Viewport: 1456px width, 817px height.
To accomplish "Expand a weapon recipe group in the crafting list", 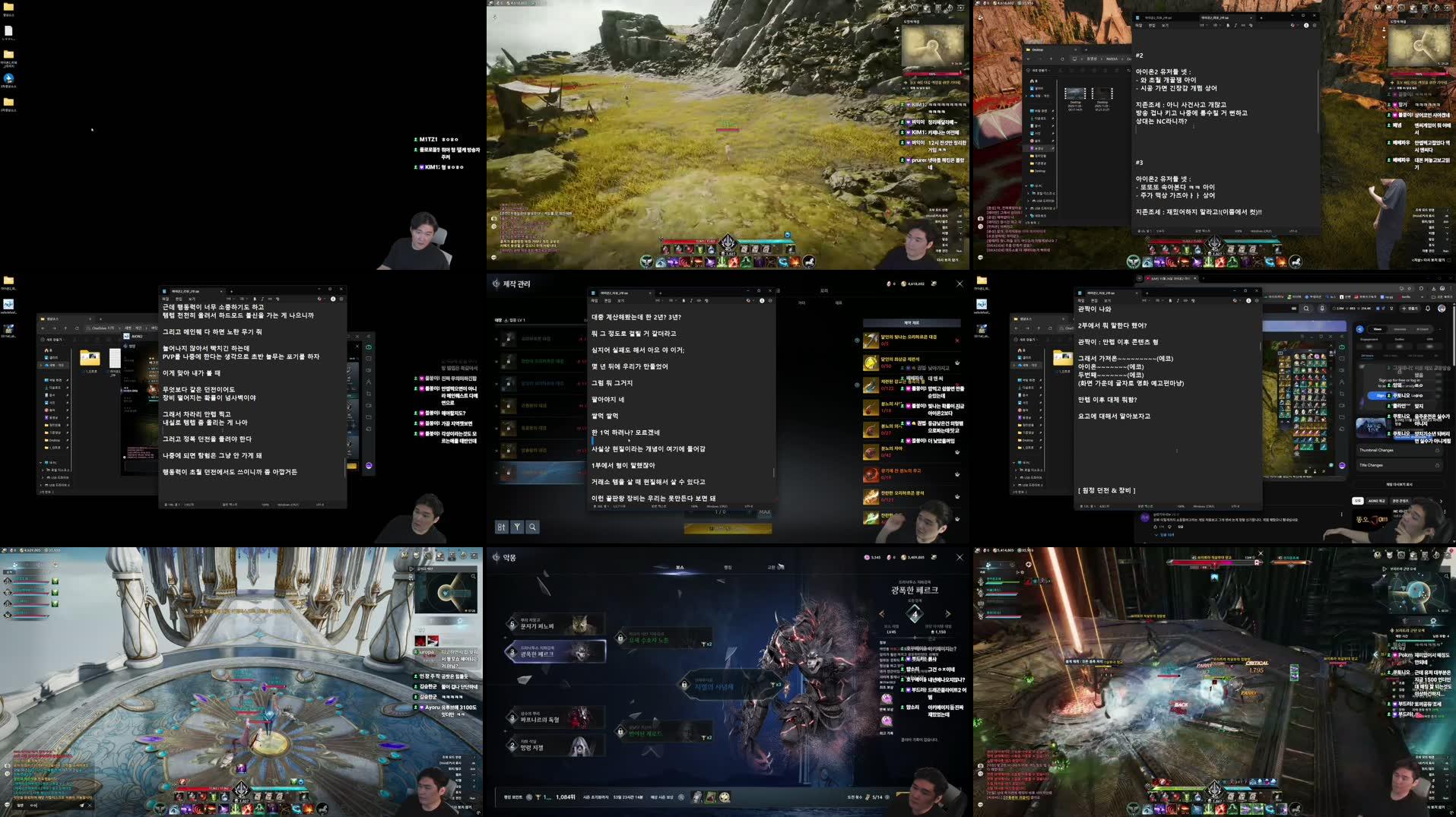I will click(x=496, y=338).
